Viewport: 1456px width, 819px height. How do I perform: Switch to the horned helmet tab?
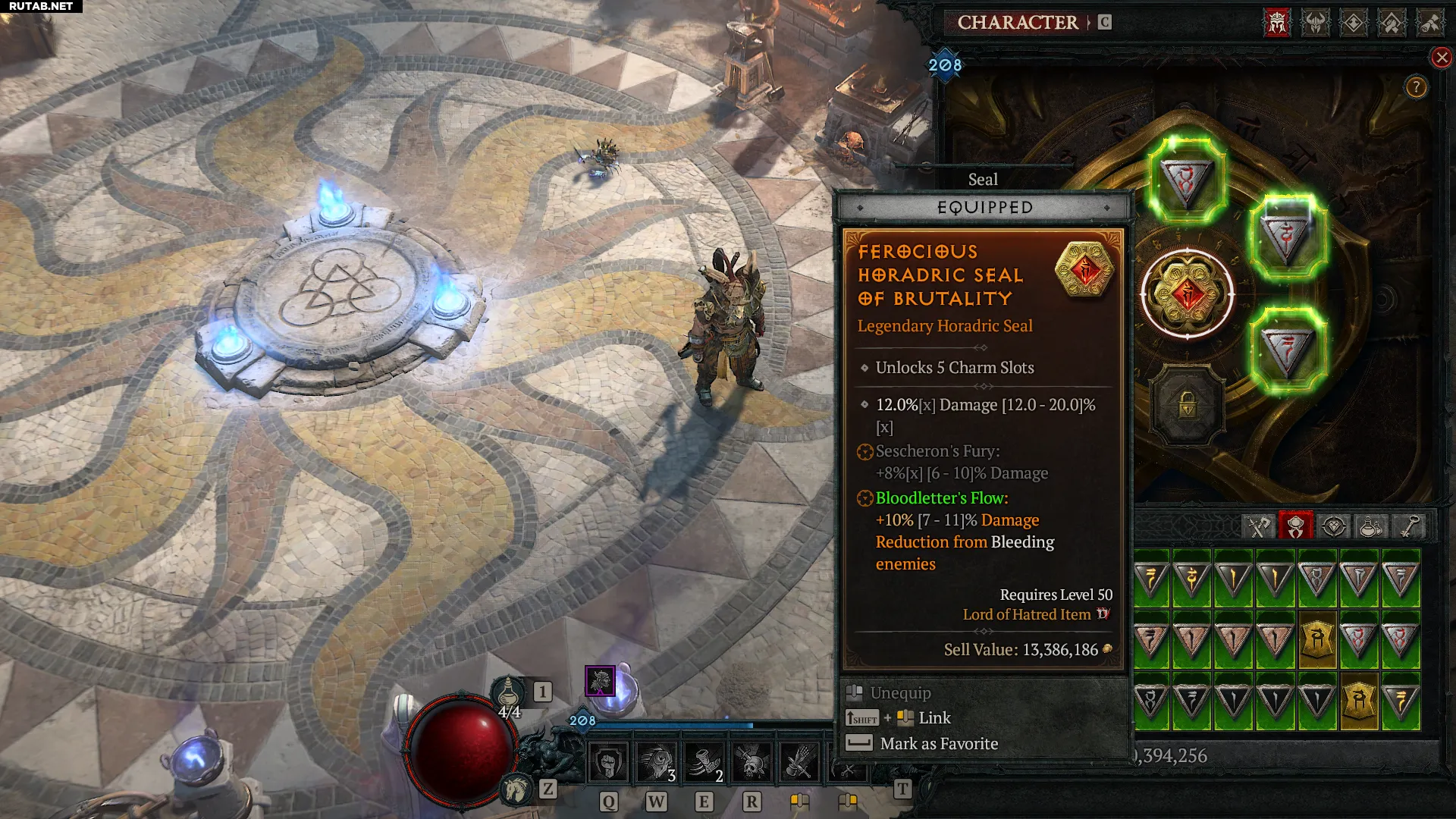pyautogui.click(x=1316, y=23)
